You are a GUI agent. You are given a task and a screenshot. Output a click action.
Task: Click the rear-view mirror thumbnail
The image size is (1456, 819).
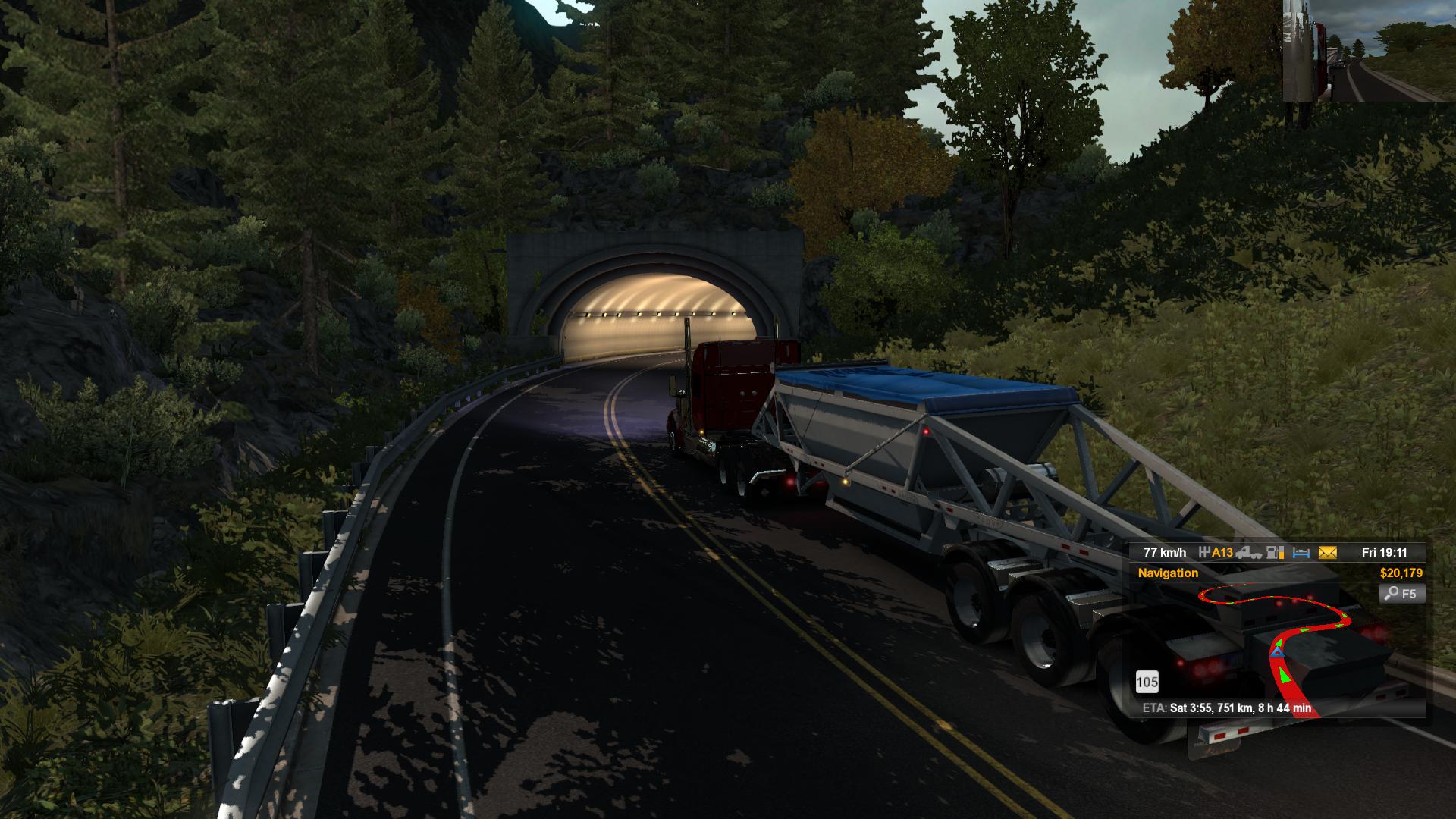point(1369,51)
